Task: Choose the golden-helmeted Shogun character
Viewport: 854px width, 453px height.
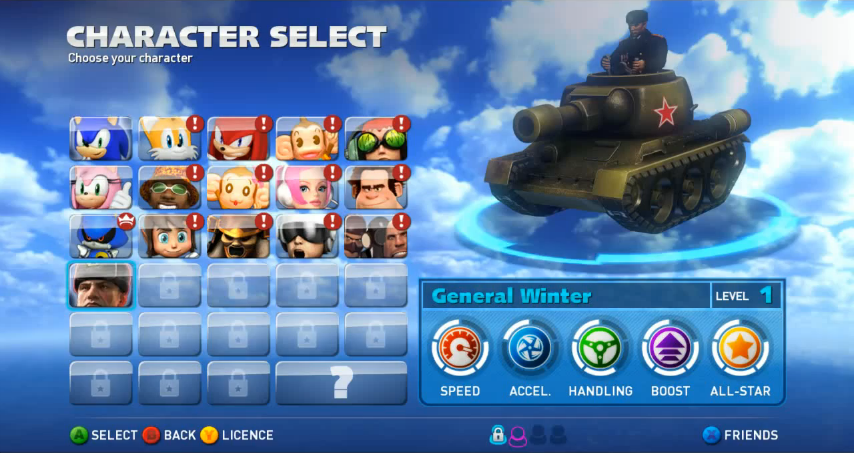Action: coord(238,236)
